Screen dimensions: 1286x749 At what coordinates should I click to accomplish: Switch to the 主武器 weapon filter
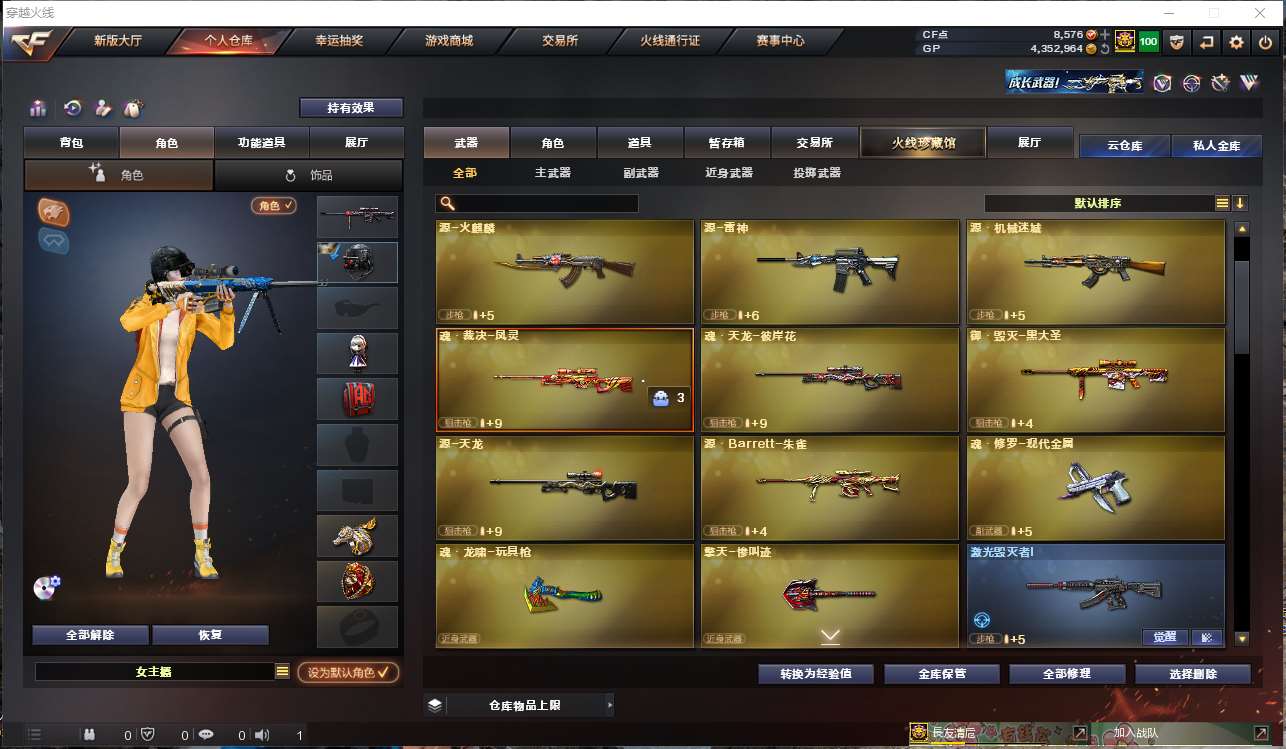coord(552,173)
